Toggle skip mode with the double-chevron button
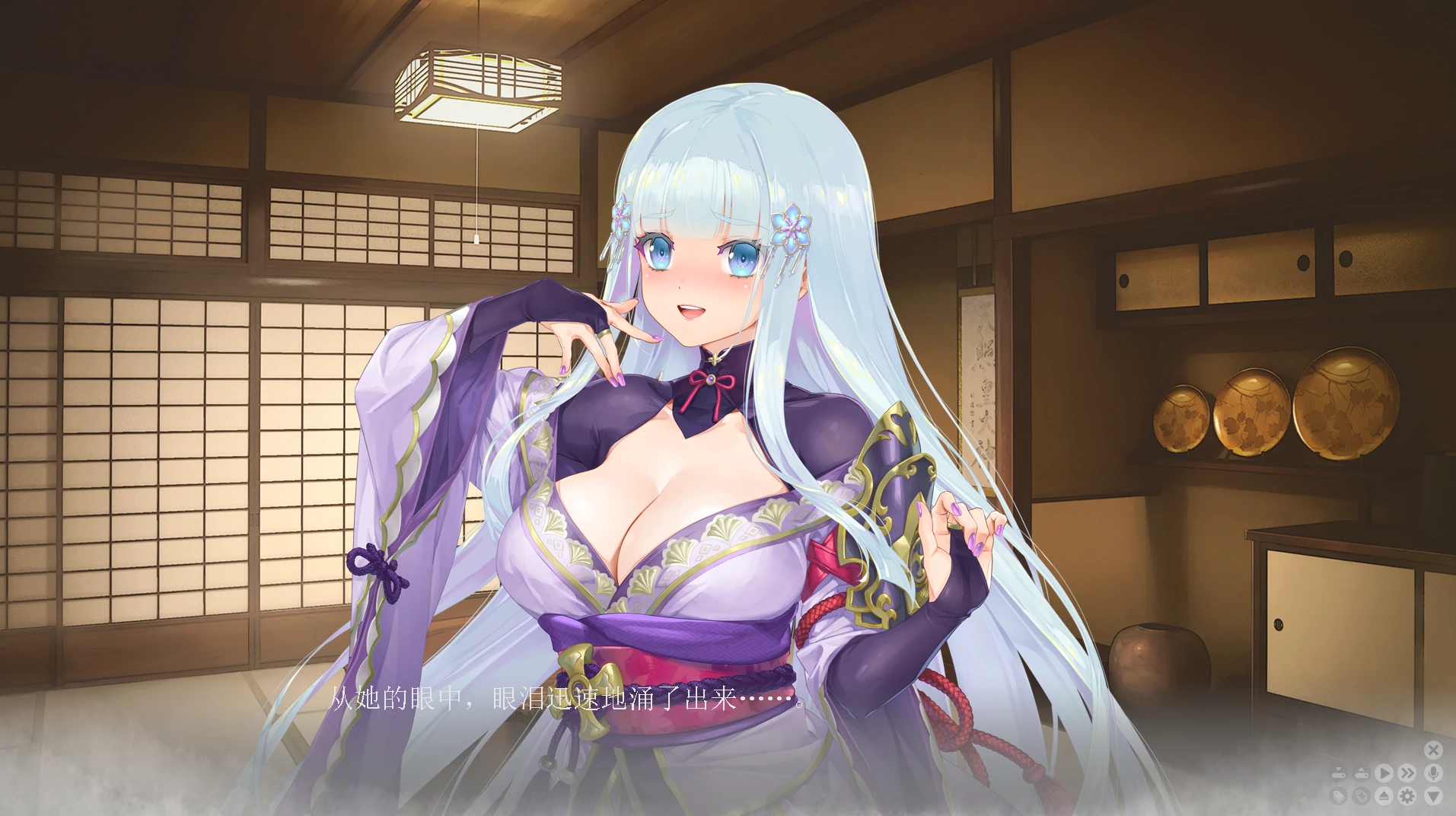The image size is (1456, 816). (x=1406, y=773)
